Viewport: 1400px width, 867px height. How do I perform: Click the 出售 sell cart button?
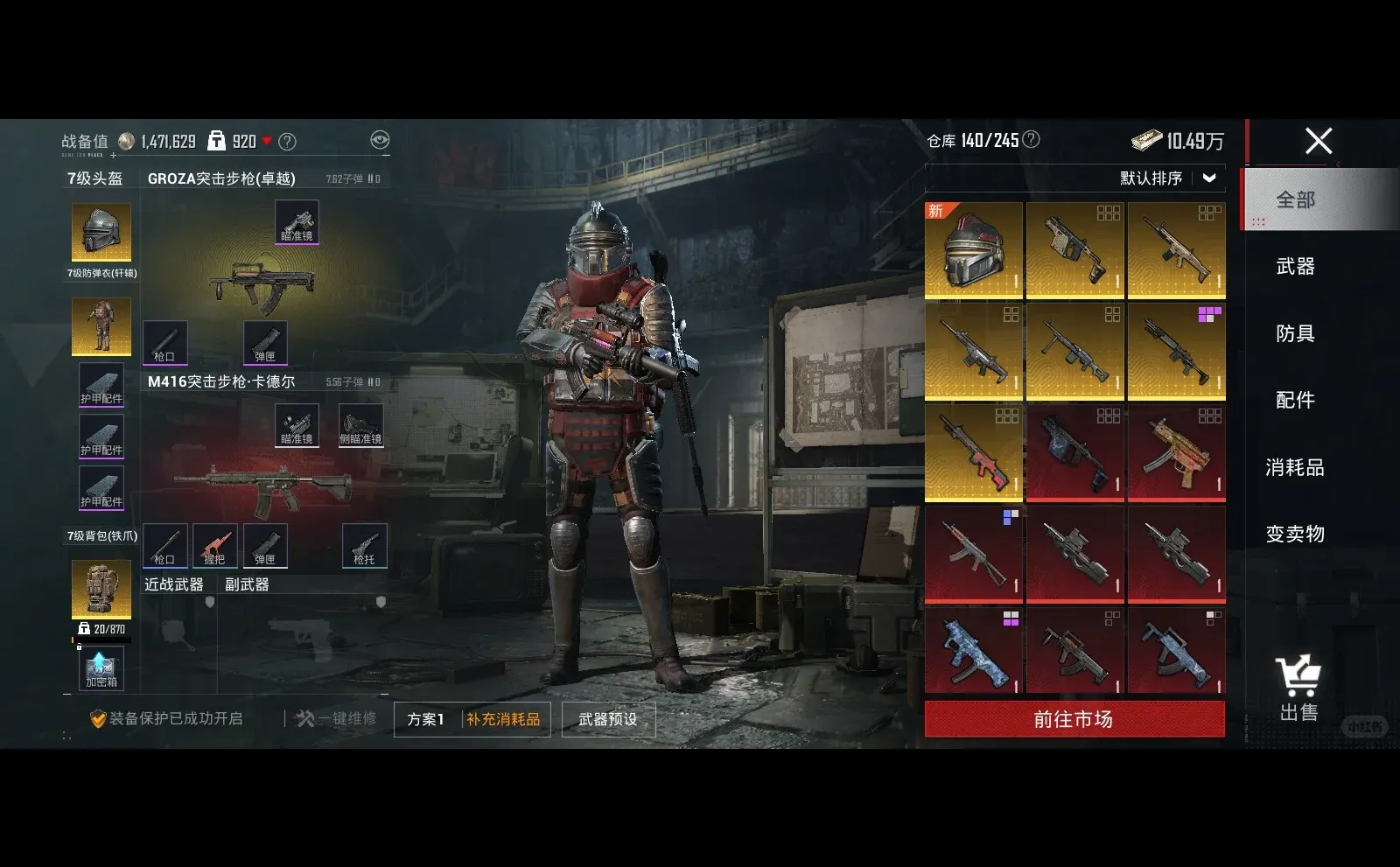click(x=1298, y=688)
